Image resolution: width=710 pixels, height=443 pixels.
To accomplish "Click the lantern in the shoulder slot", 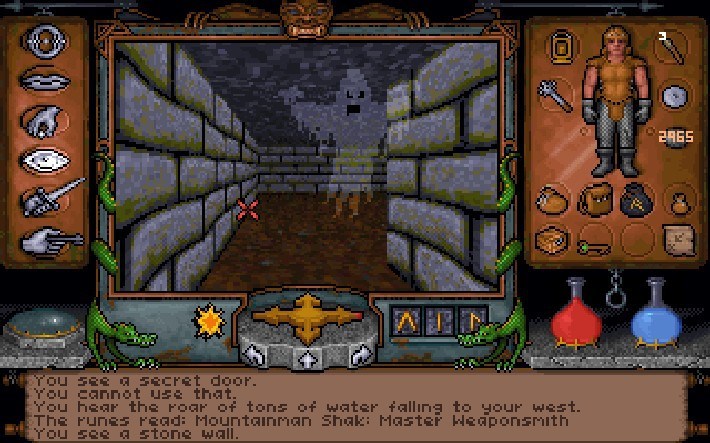I will click(x=565, y=46).
